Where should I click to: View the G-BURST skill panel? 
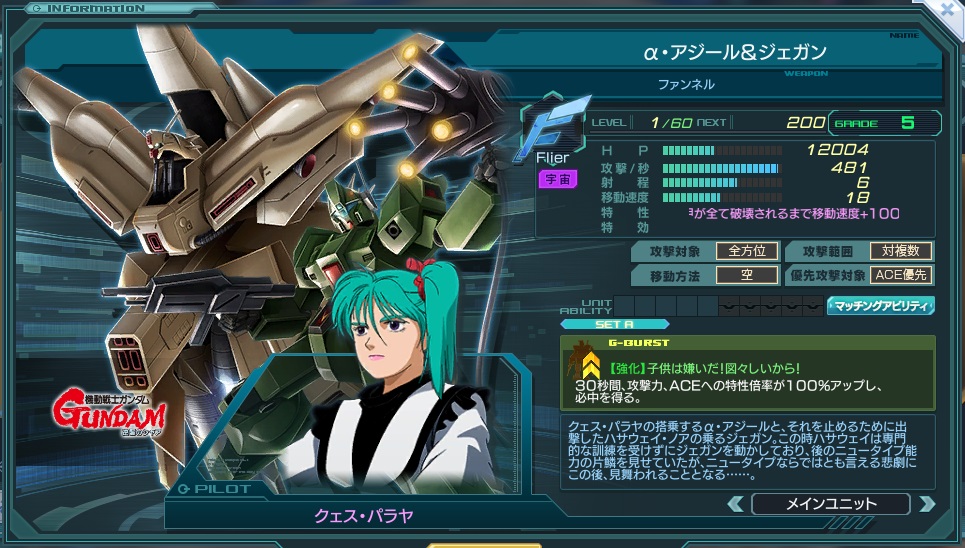(748, 373)
